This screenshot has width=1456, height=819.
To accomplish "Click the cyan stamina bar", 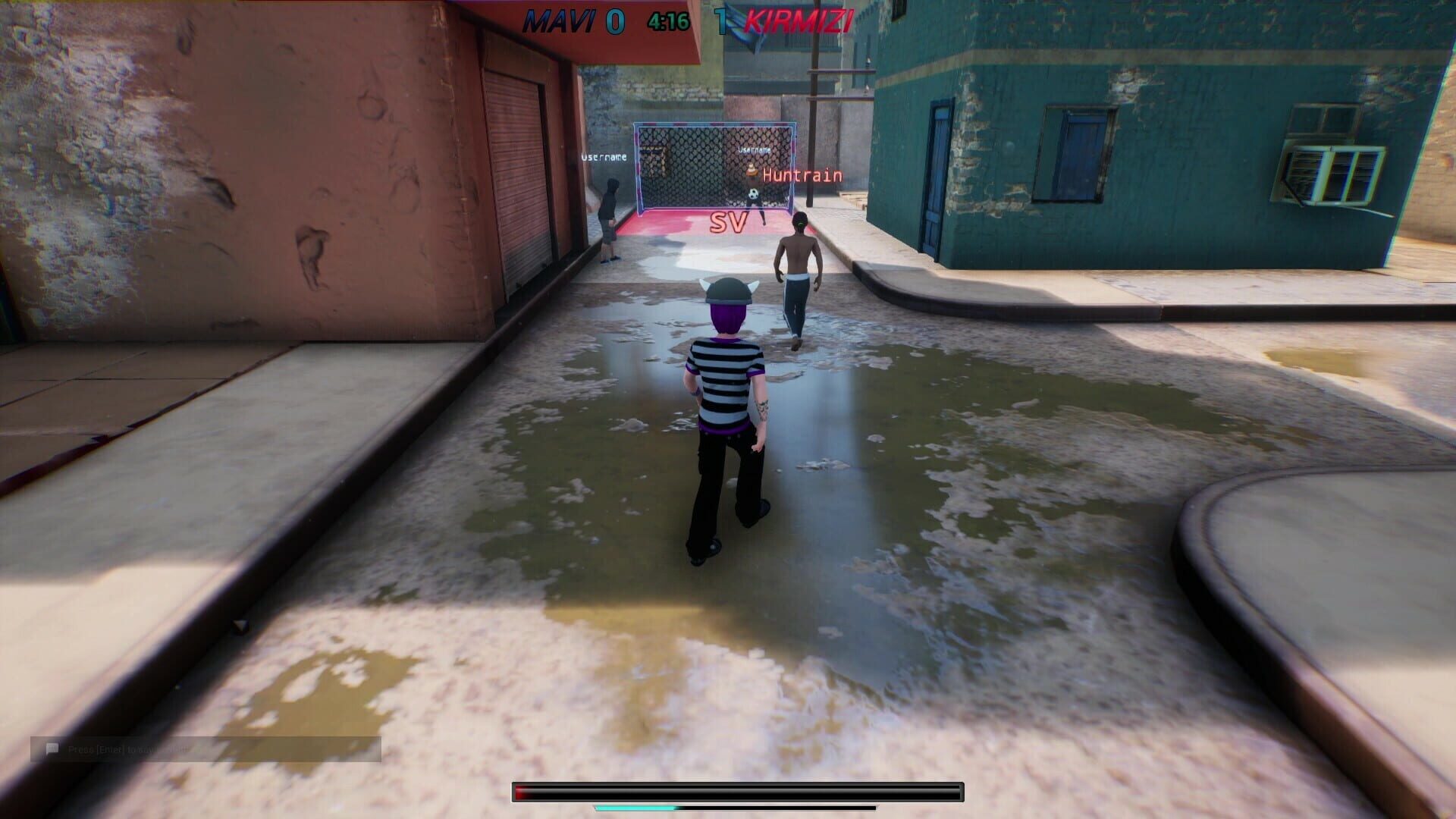I will (x=637, y=808).
